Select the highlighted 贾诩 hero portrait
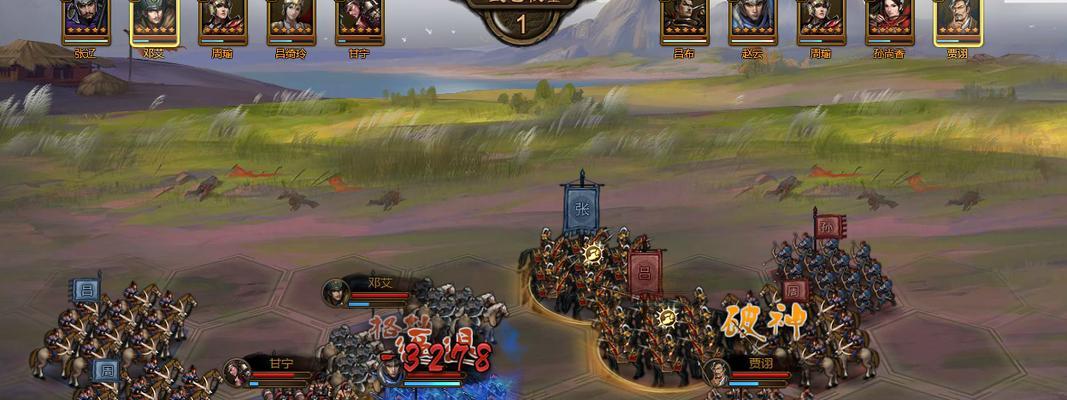1067x400 pixels. pos(957,19)
